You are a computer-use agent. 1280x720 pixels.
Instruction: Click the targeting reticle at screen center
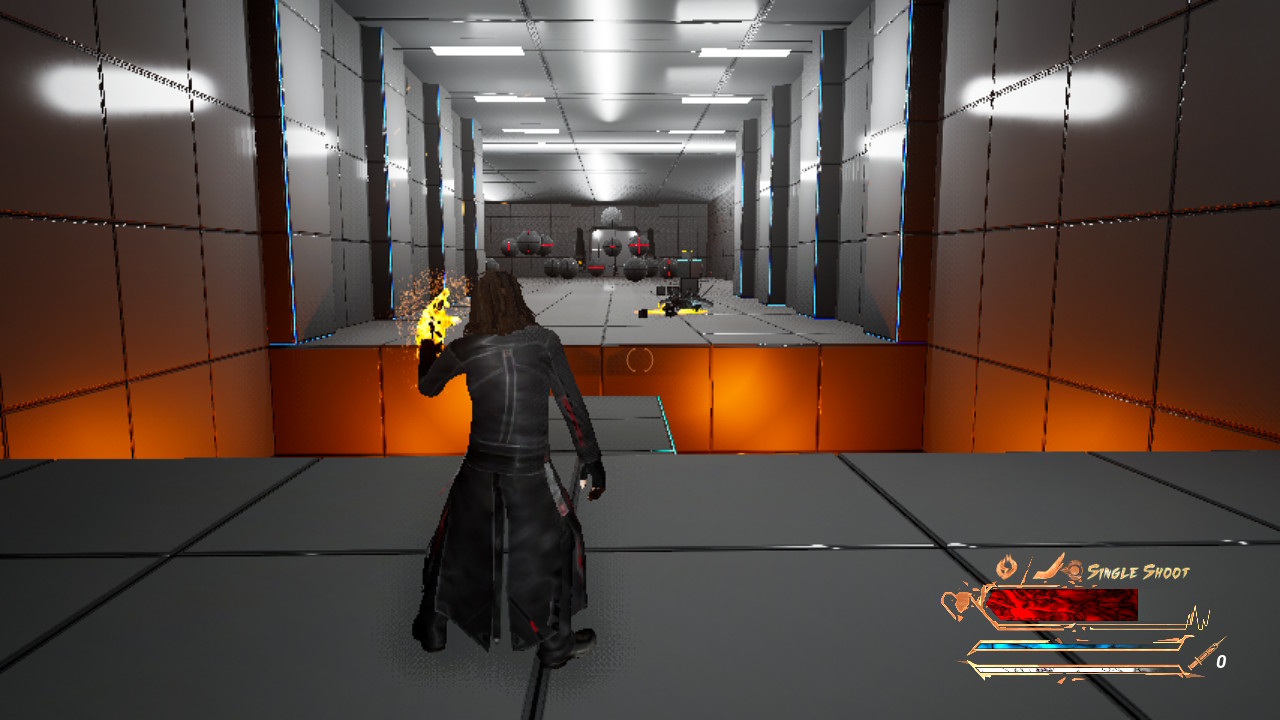point(640,360)
